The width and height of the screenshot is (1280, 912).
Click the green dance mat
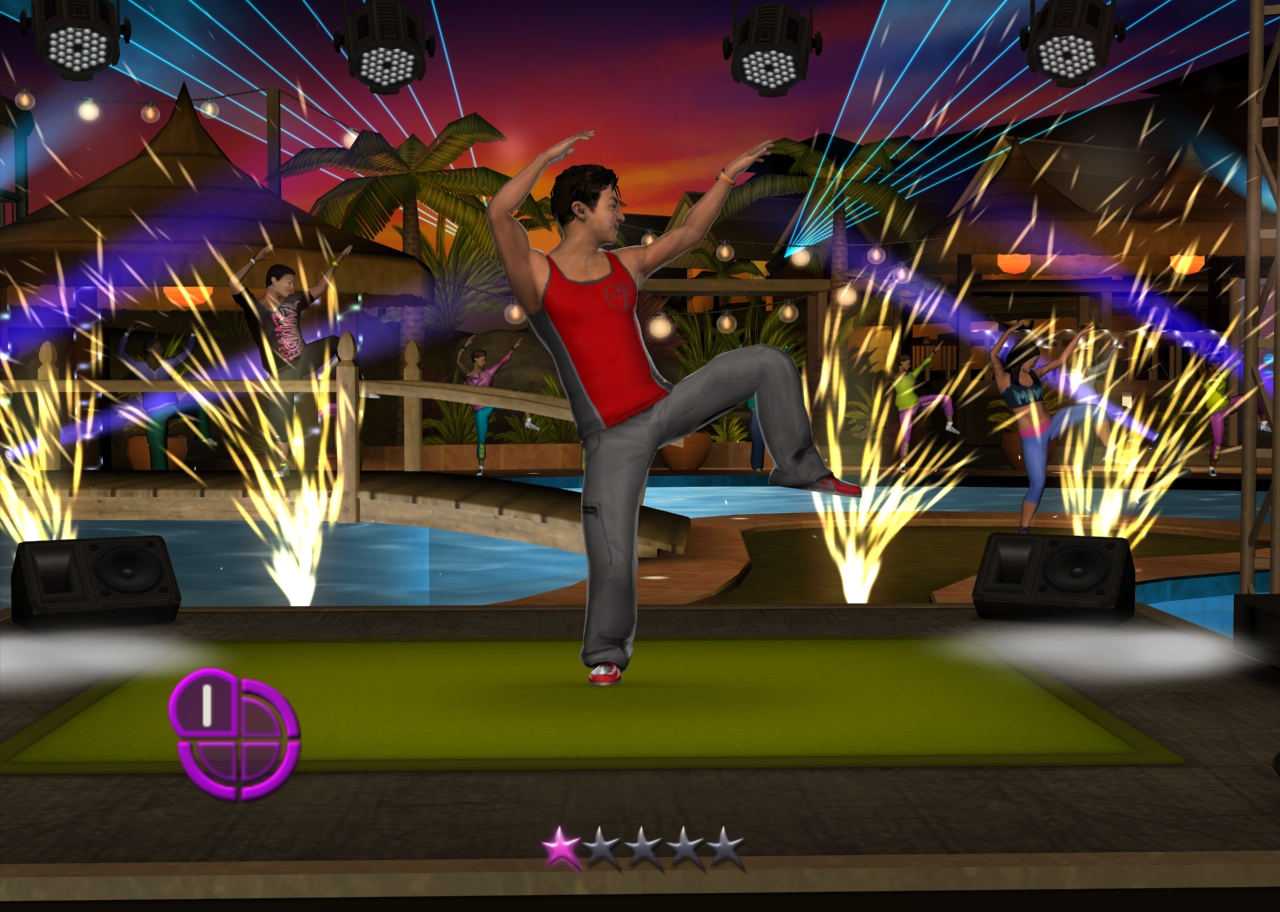click(450, 720)
